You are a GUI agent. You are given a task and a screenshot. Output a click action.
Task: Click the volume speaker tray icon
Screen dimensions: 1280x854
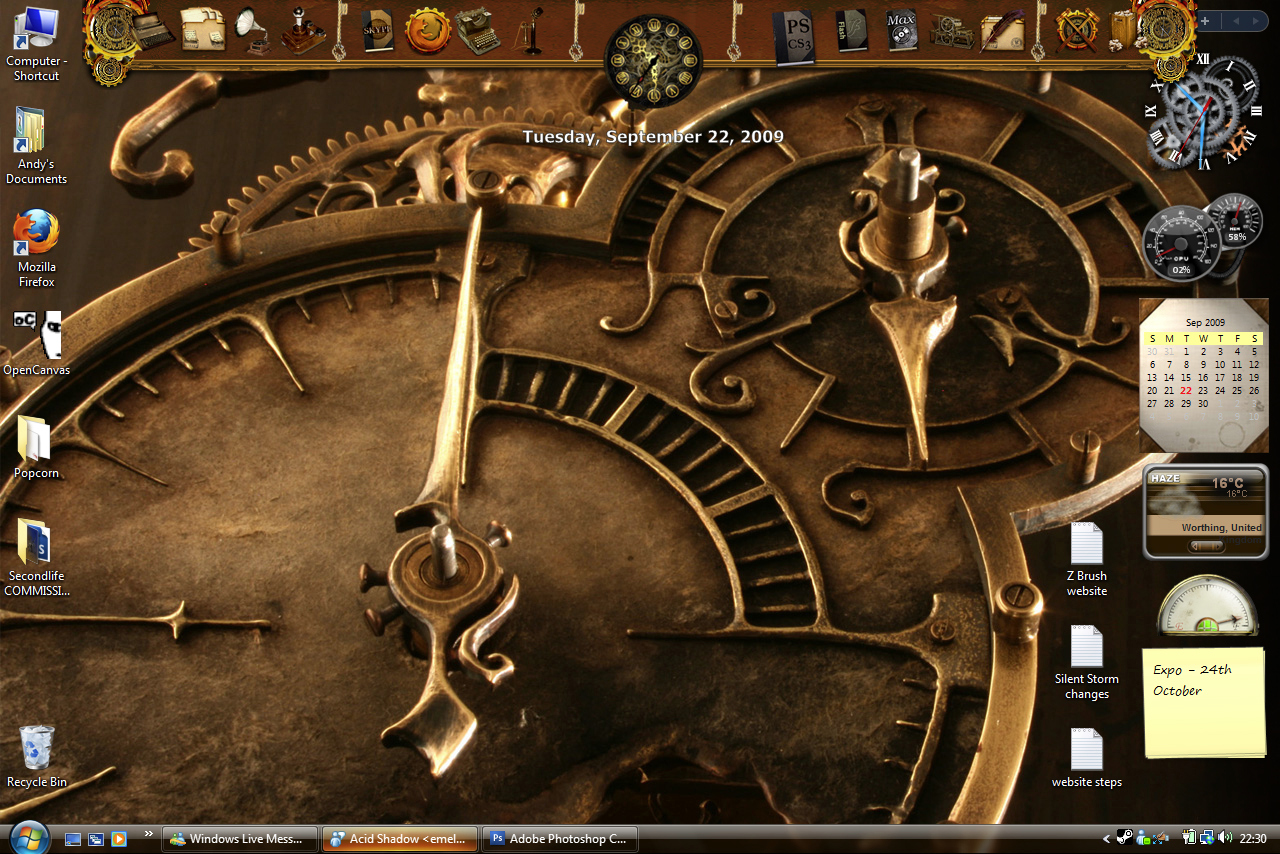pos(1226,838)
